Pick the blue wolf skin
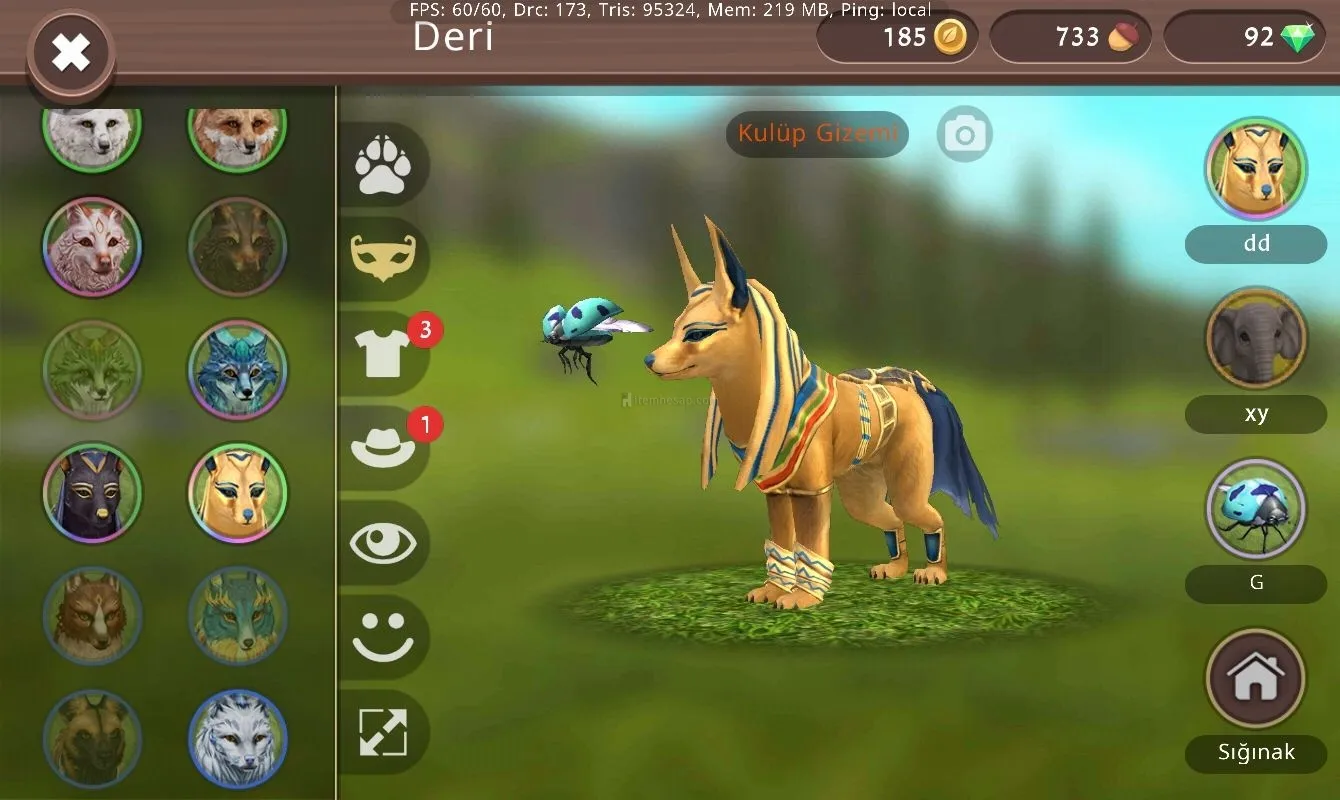This screenshot has height=800, width=1340. pyautogui.click(x=237, y=369)
